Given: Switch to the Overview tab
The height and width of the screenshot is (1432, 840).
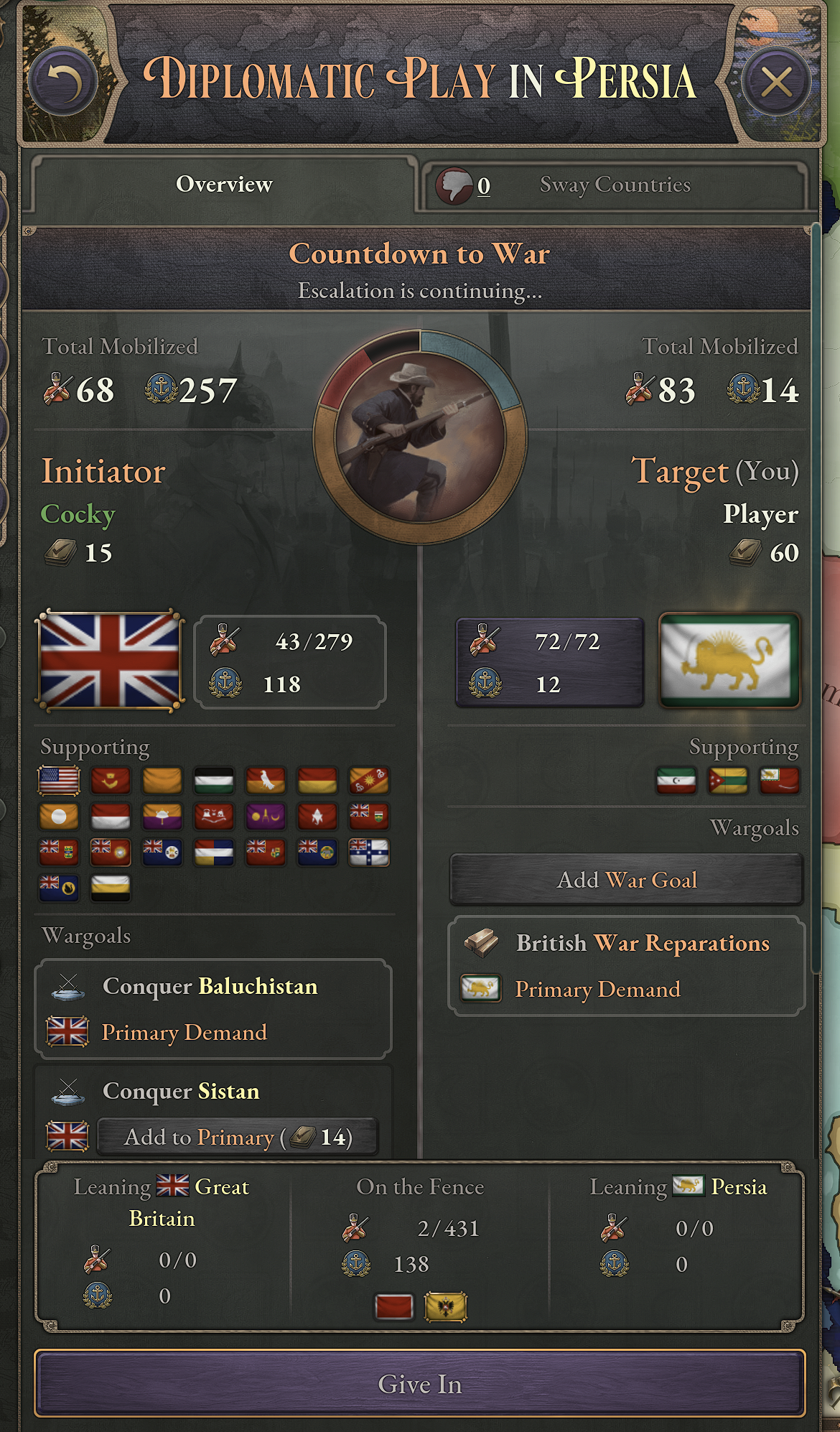Looking at the screenshot, I should coord(224,185).
